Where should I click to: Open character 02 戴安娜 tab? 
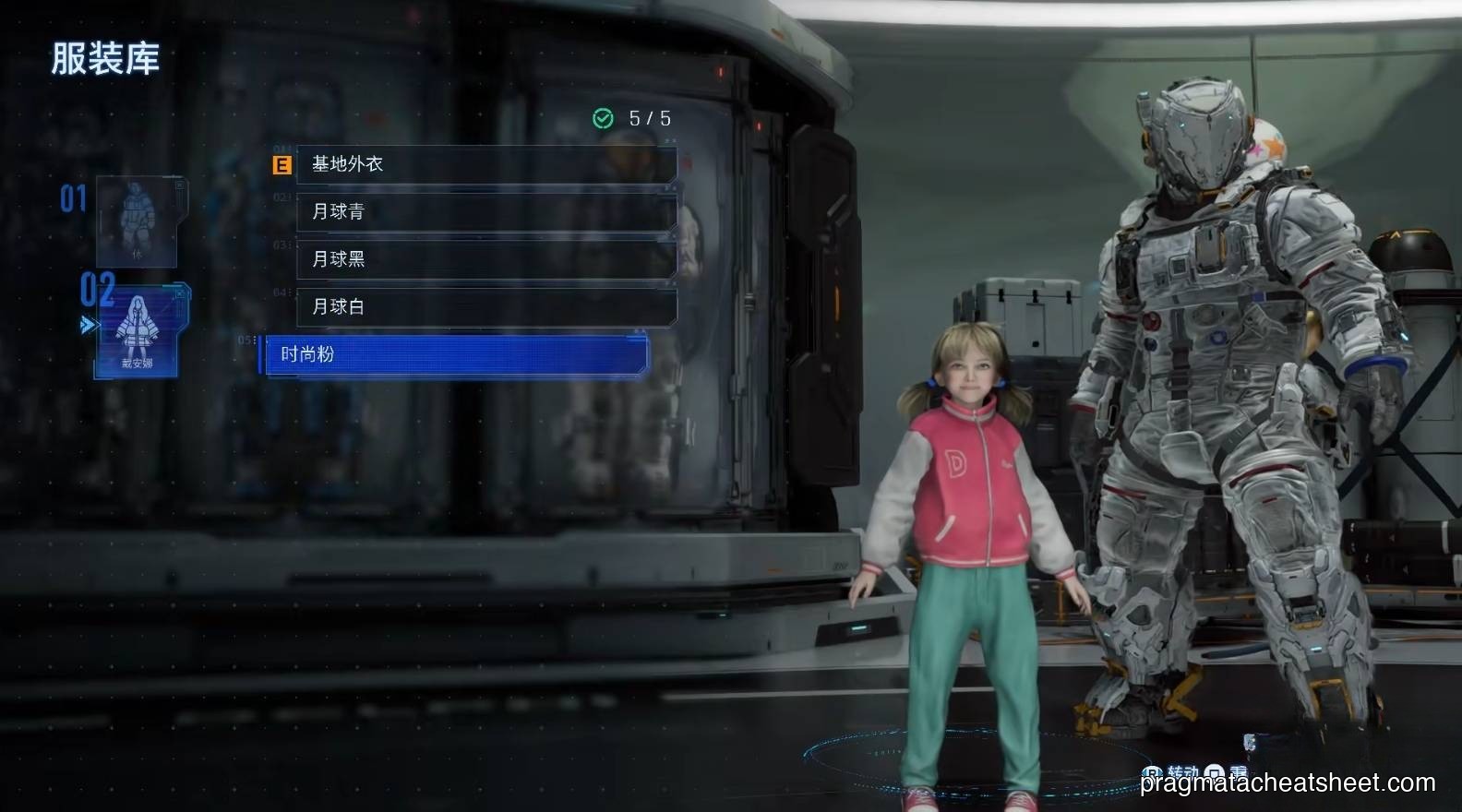(x=138, y=330)
